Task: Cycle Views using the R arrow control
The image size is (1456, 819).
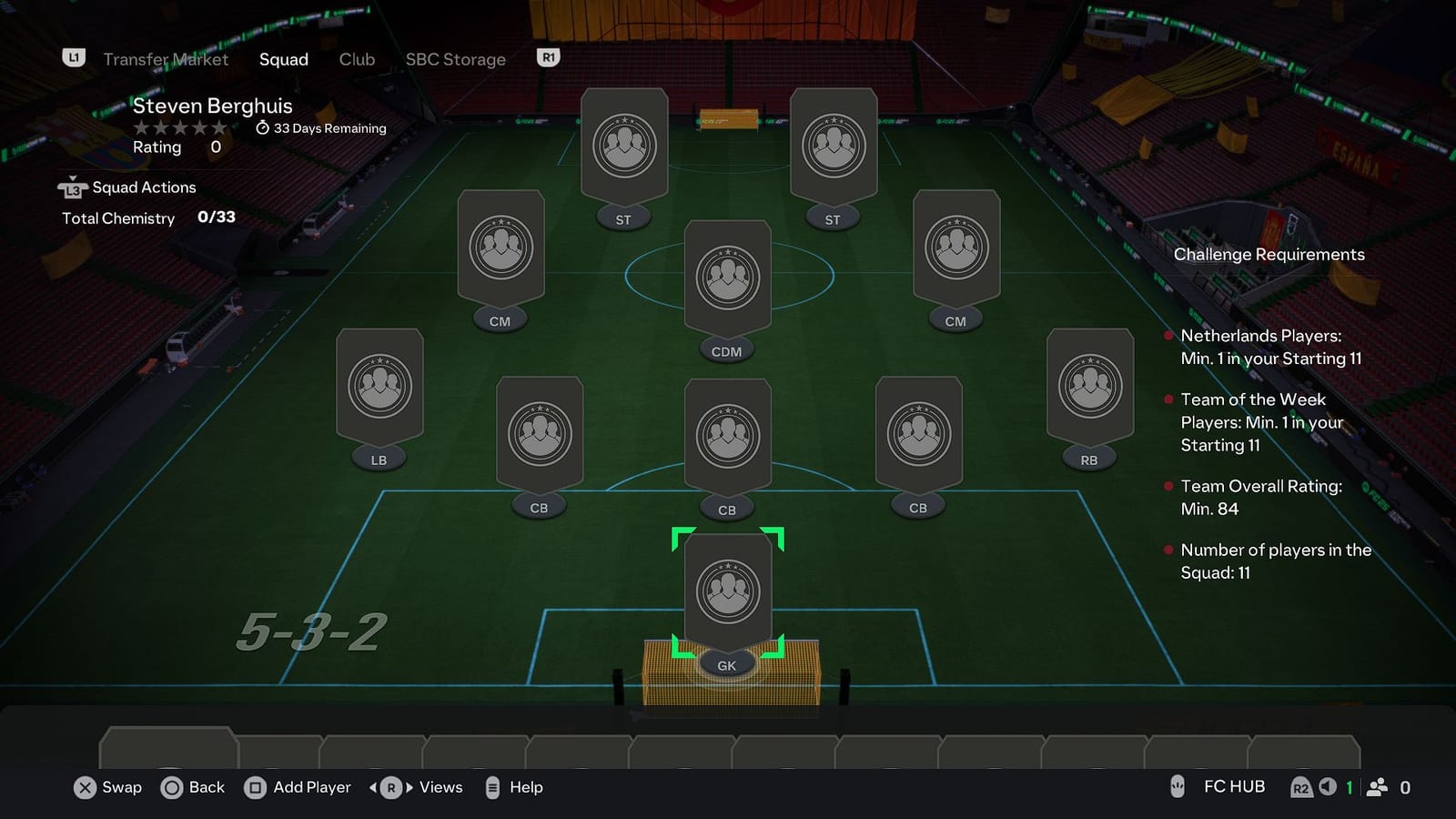Action: [x=390, y=787]
